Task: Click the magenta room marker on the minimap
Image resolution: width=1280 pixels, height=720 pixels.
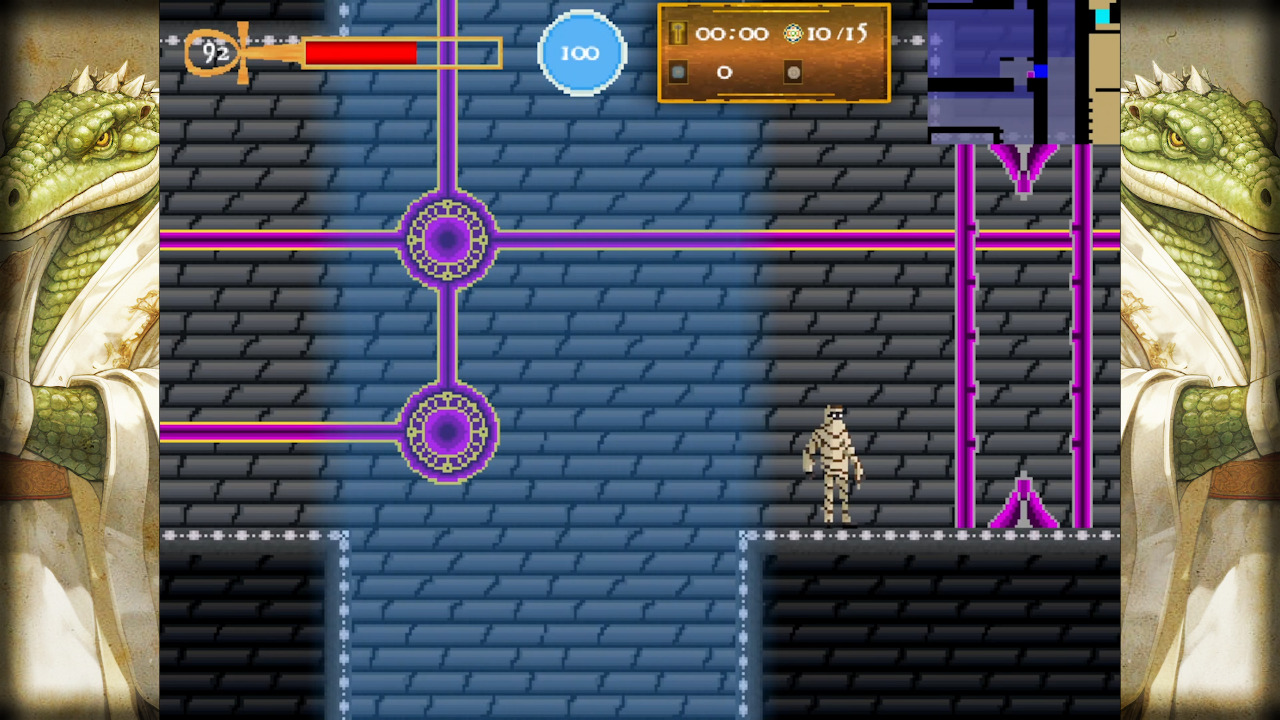Action: [1030, 73]
